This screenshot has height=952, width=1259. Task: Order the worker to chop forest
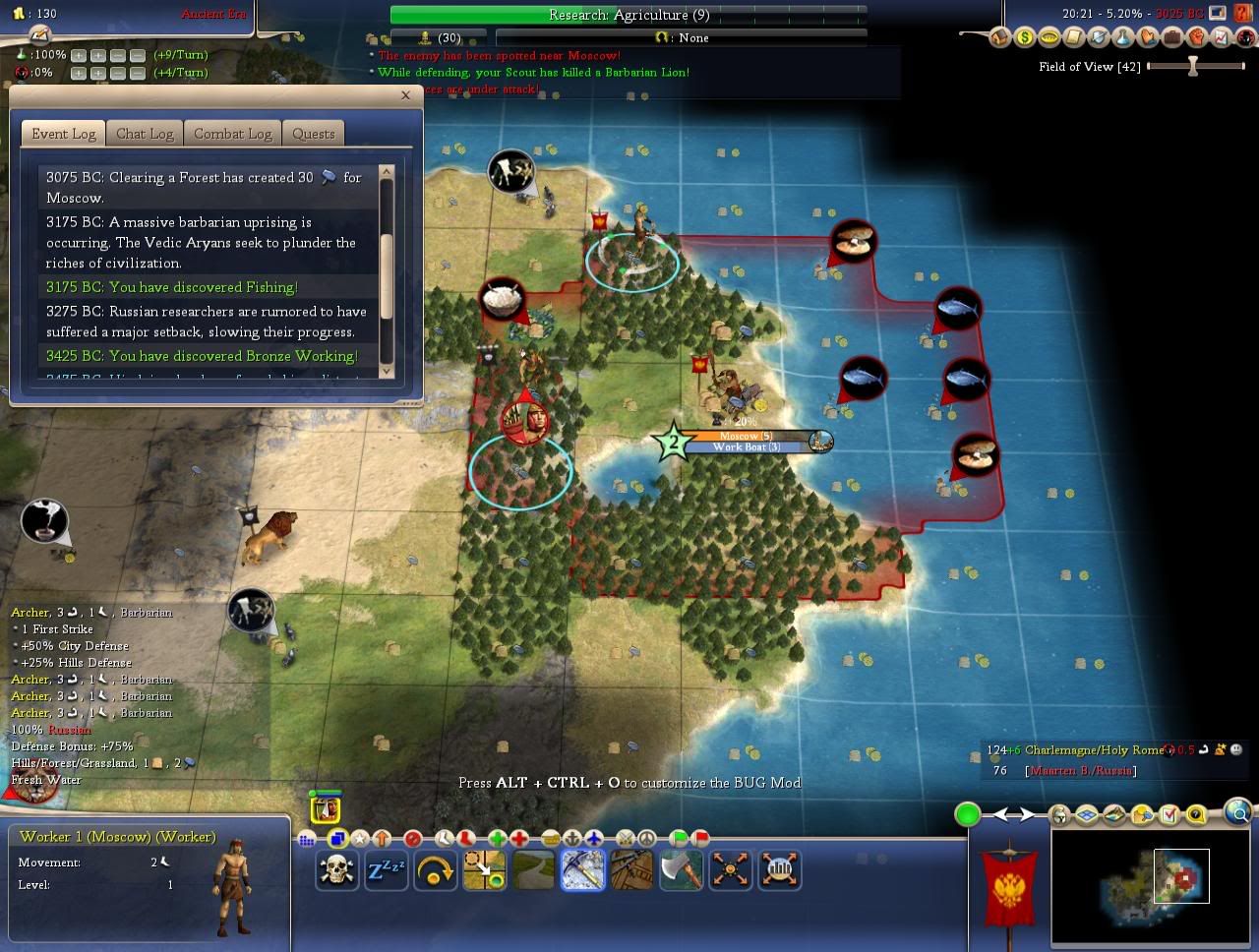(682, 870)
